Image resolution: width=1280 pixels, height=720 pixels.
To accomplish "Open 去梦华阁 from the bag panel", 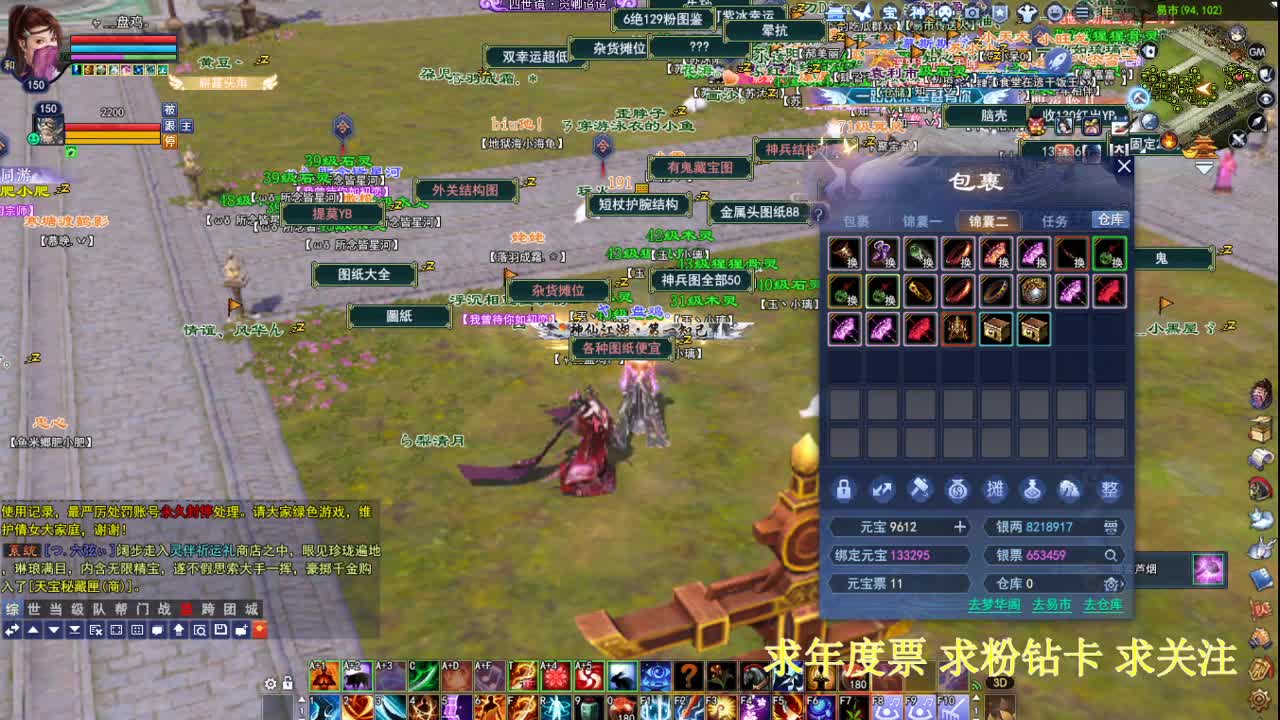I will pos(995,605).
